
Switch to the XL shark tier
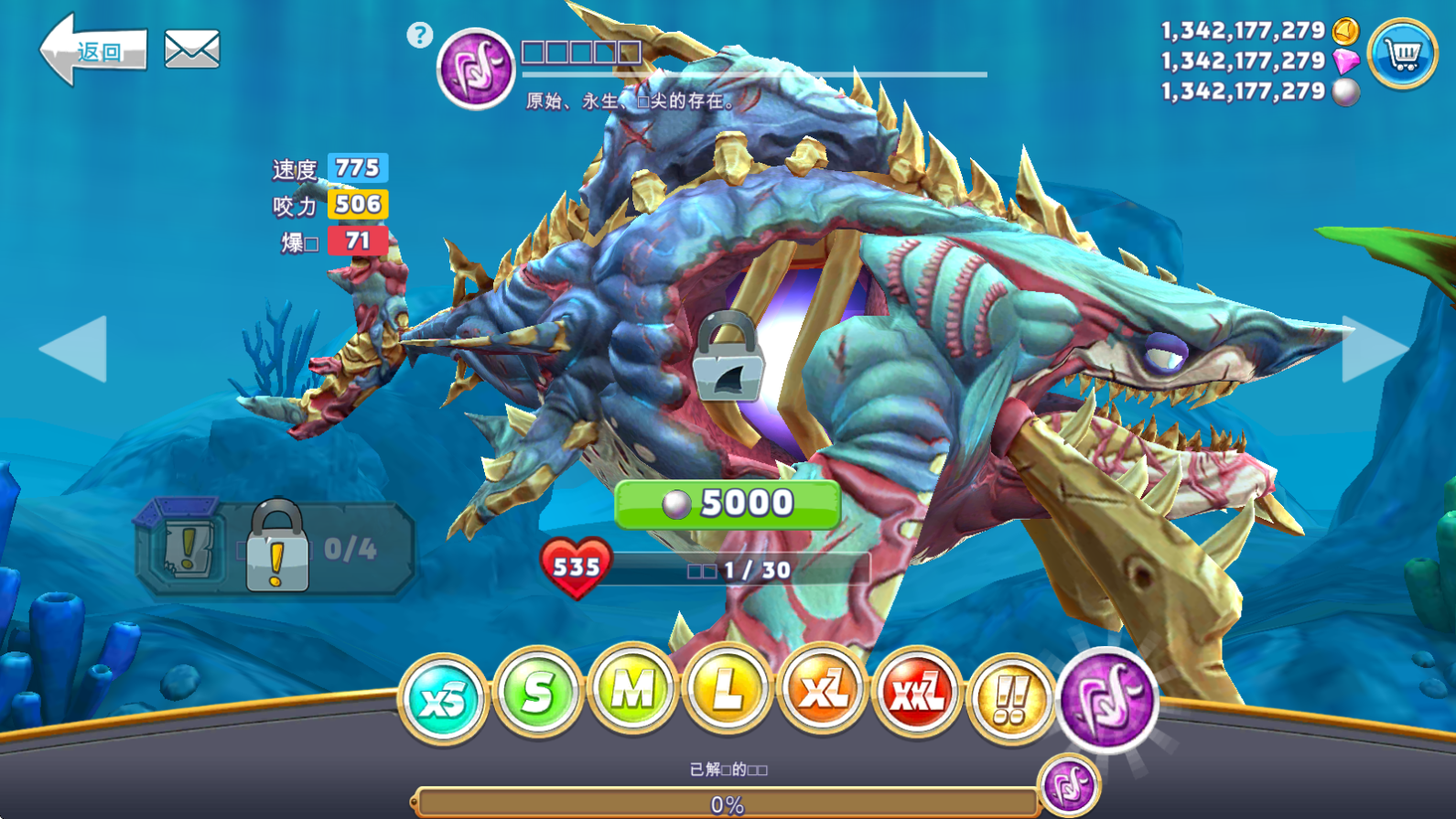click(822, 691)
